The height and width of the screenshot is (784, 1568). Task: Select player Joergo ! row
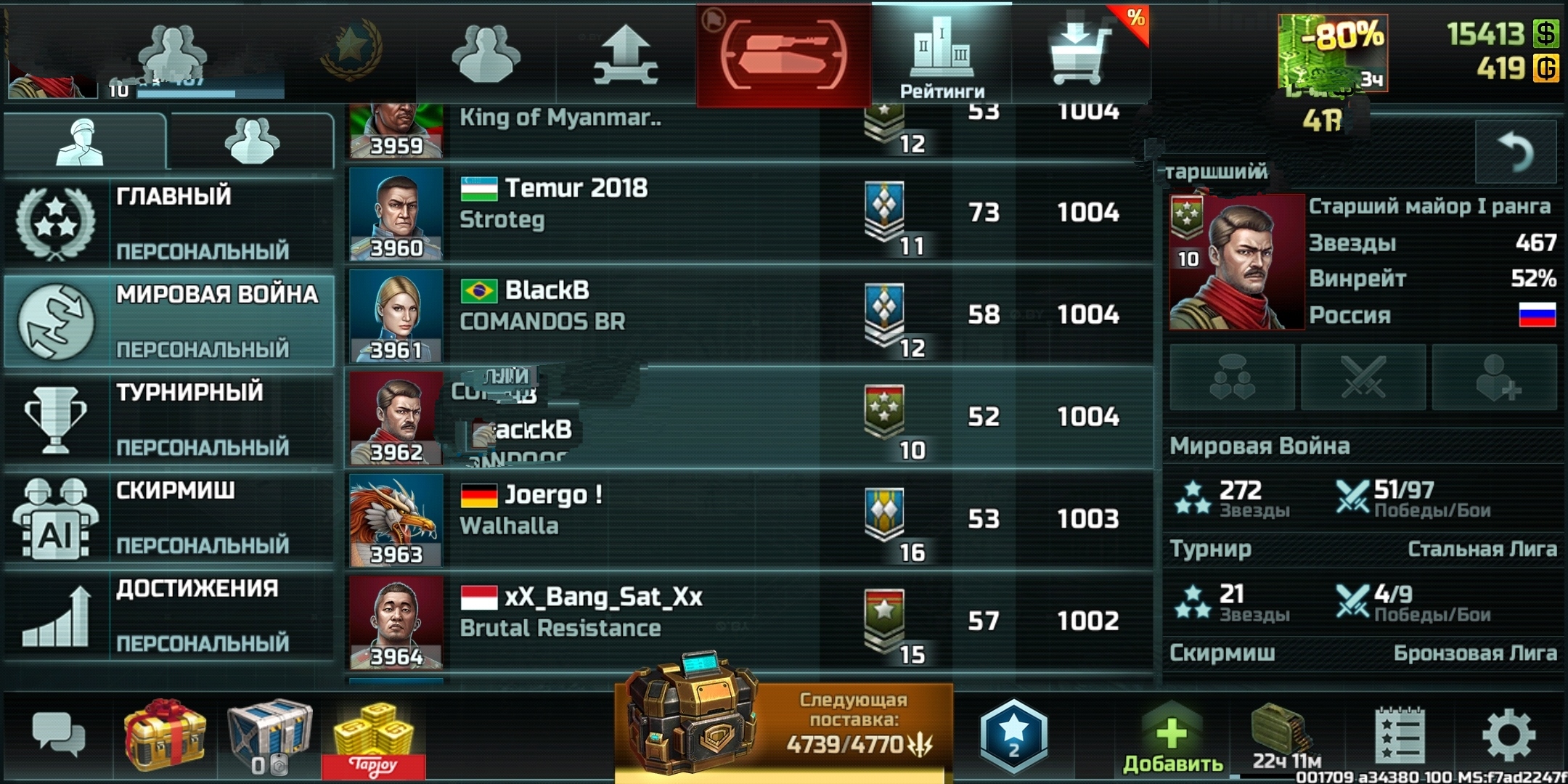[748, 520]
